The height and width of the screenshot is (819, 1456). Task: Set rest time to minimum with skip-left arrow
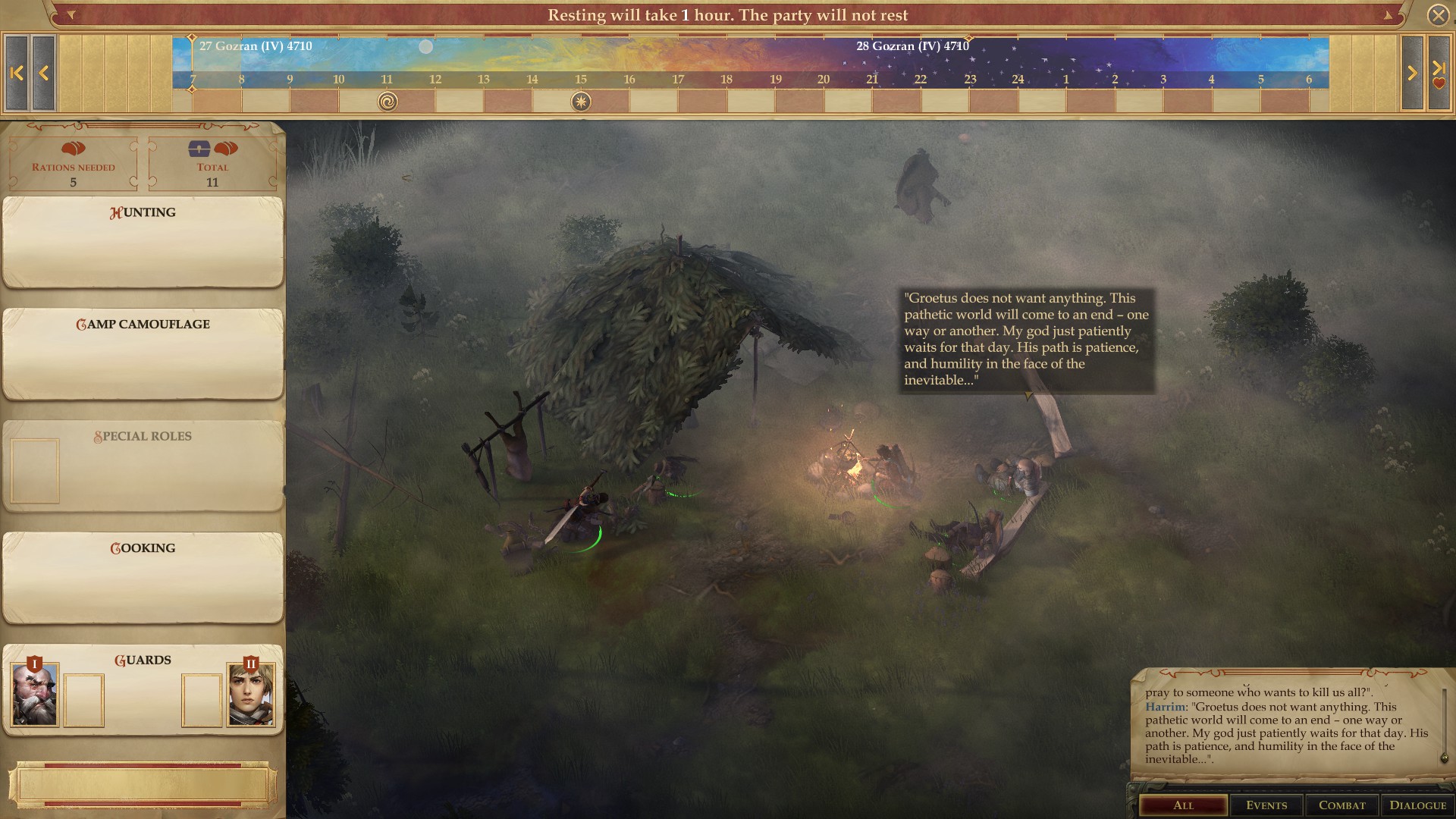pos(17,74)
